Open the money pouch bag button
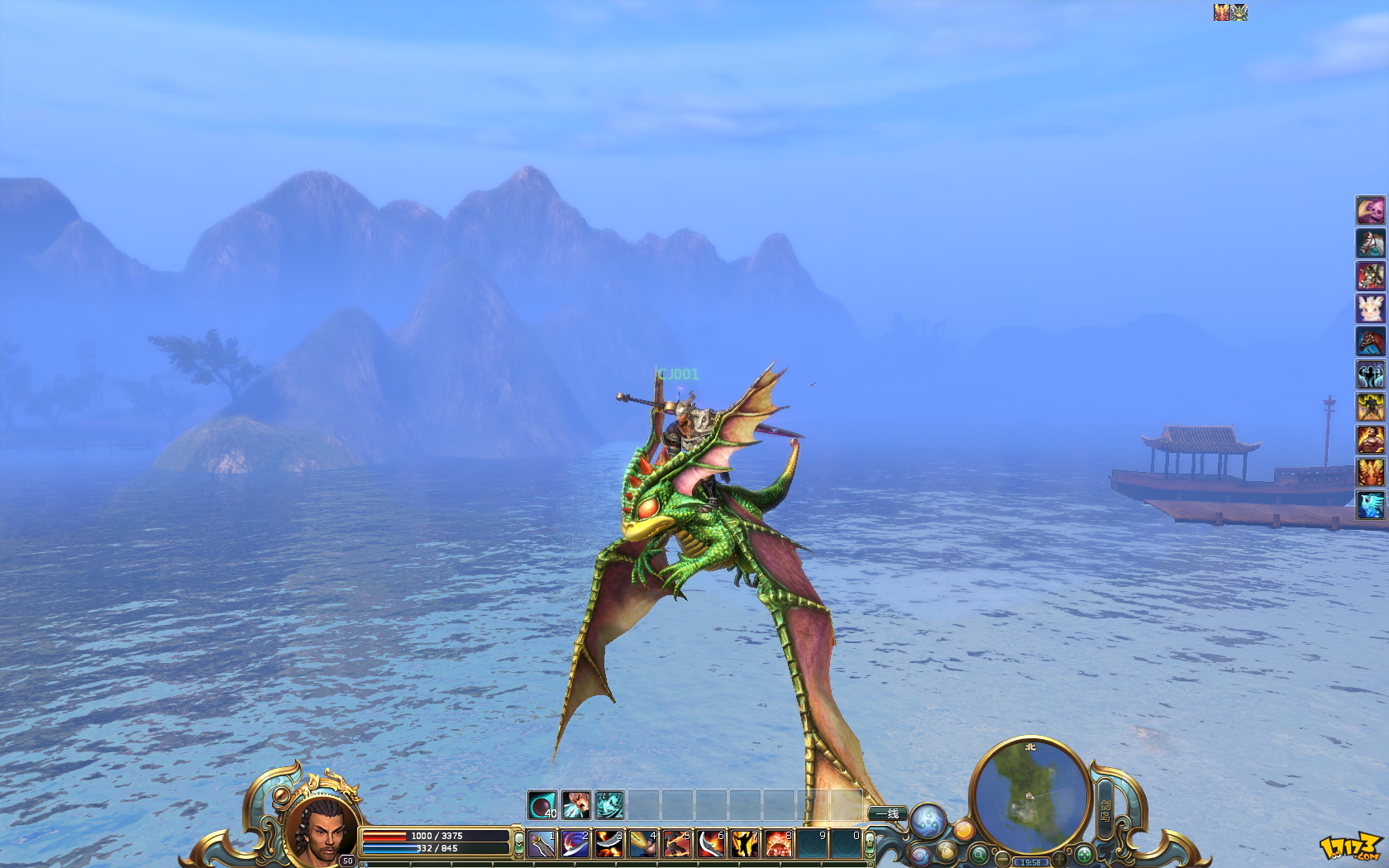This screenshot has height=868, width=1389. 947,851
